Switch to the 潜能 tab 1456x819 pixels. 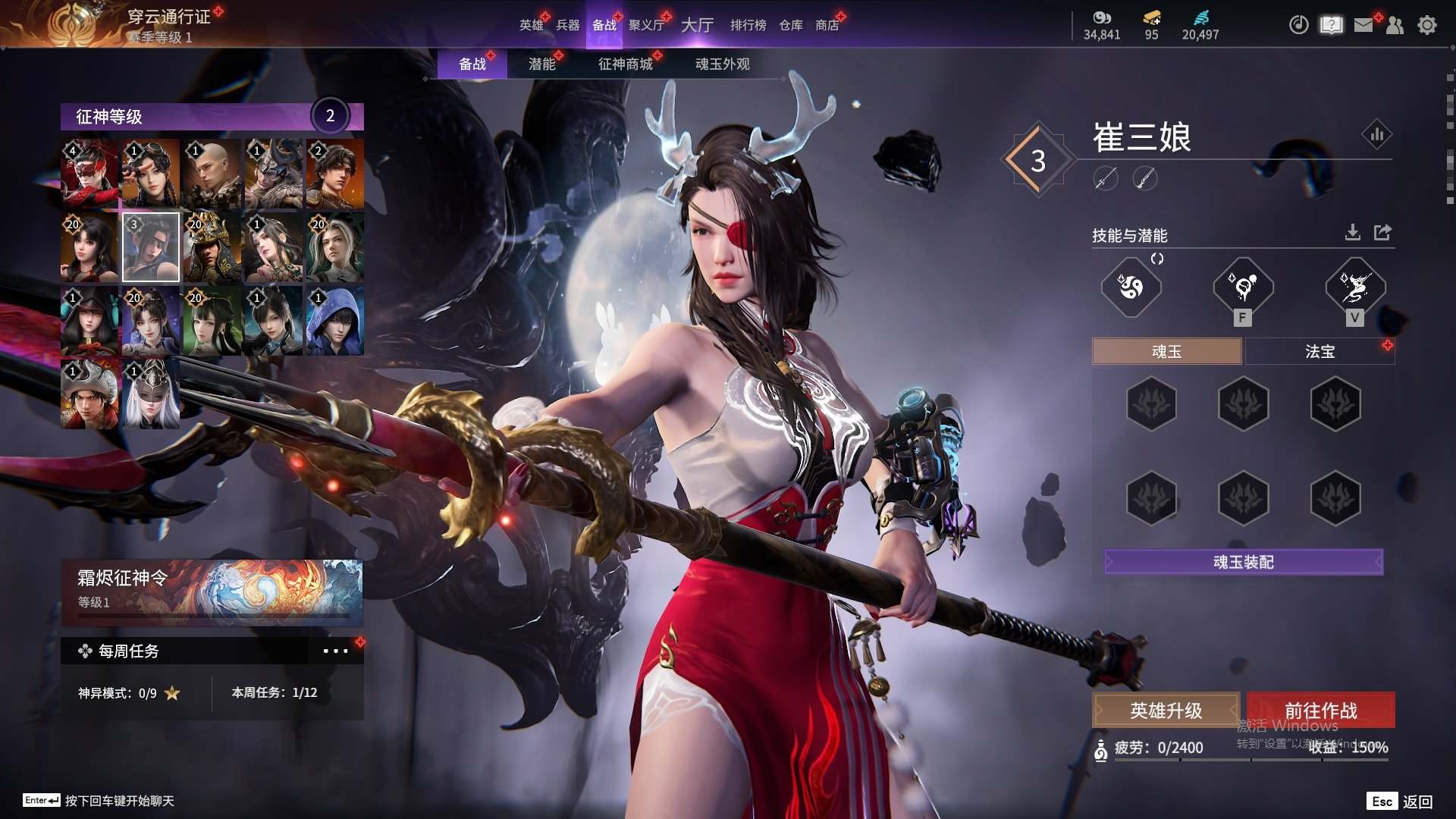point(541,64)
